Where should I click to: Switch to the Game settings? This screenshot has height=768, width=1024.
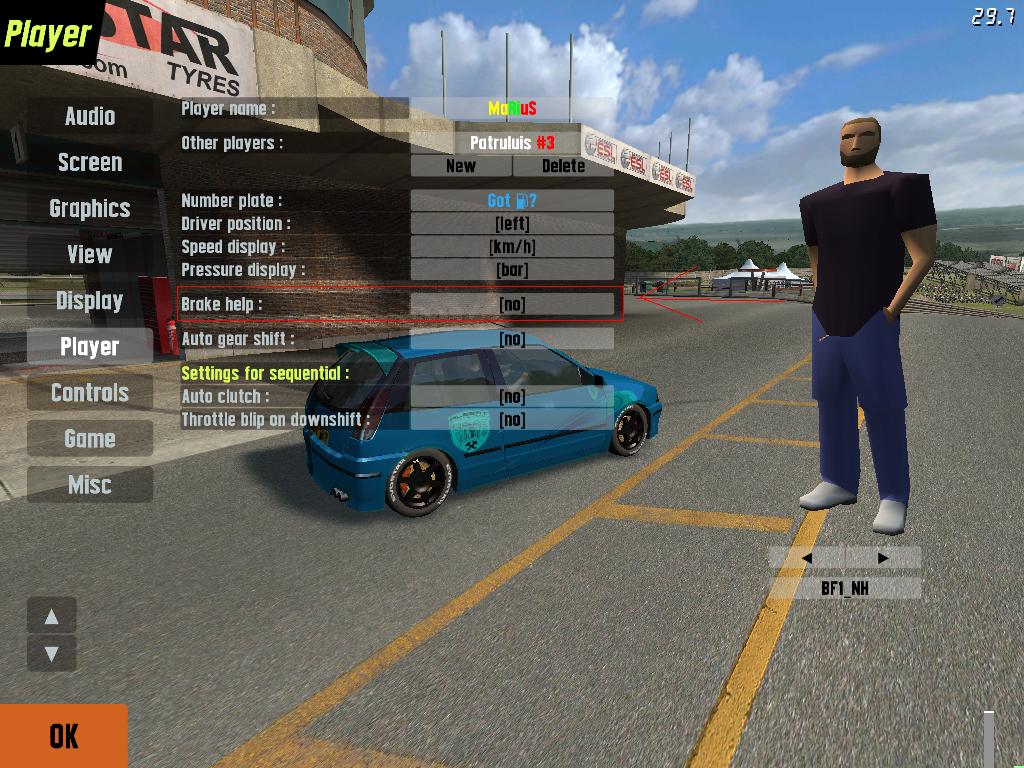(x=90, y=438)
